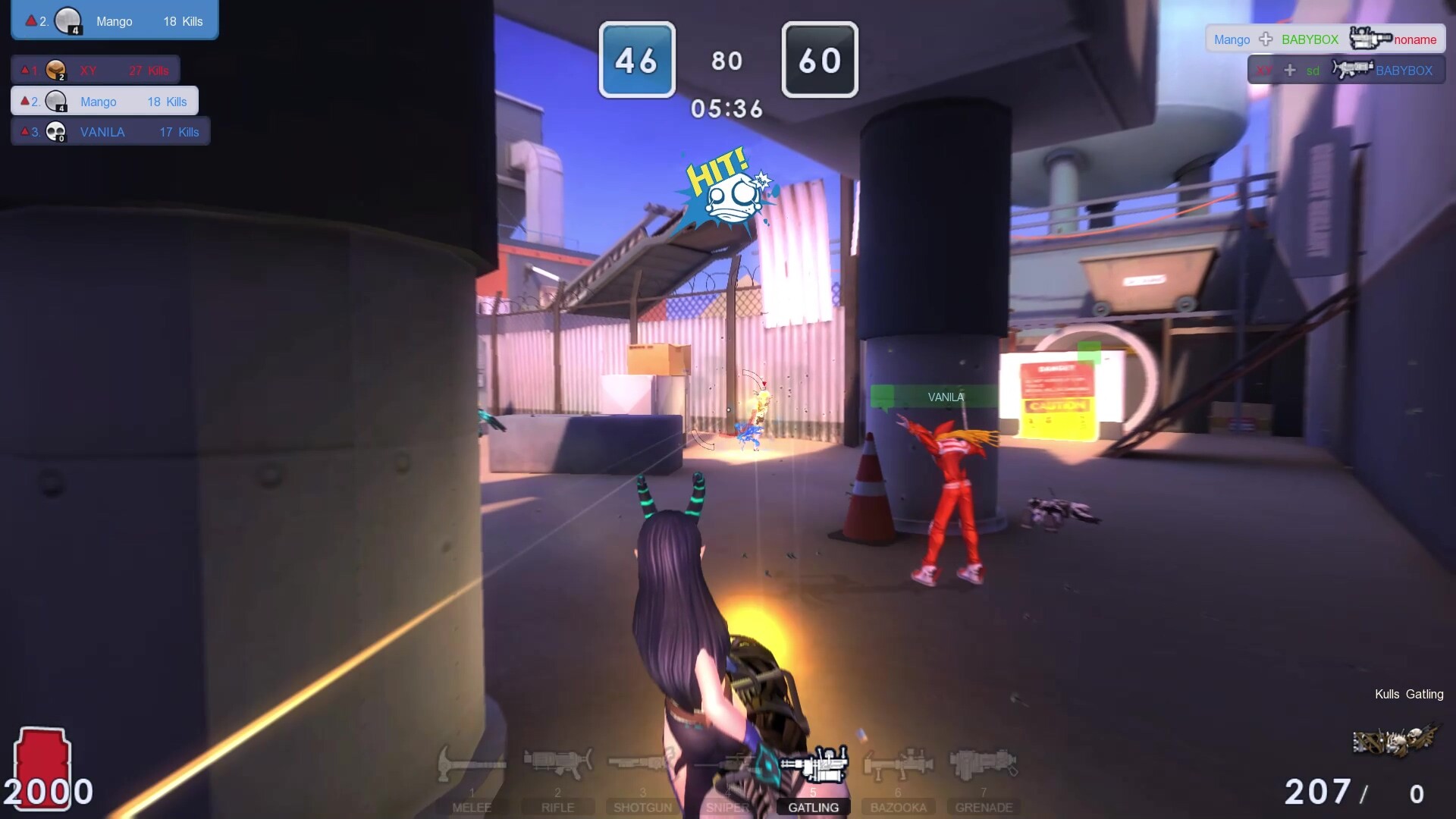Screen dimensions: 1456x819
Task: Select the dark team score panel showing 60
Action: (820, 60)
